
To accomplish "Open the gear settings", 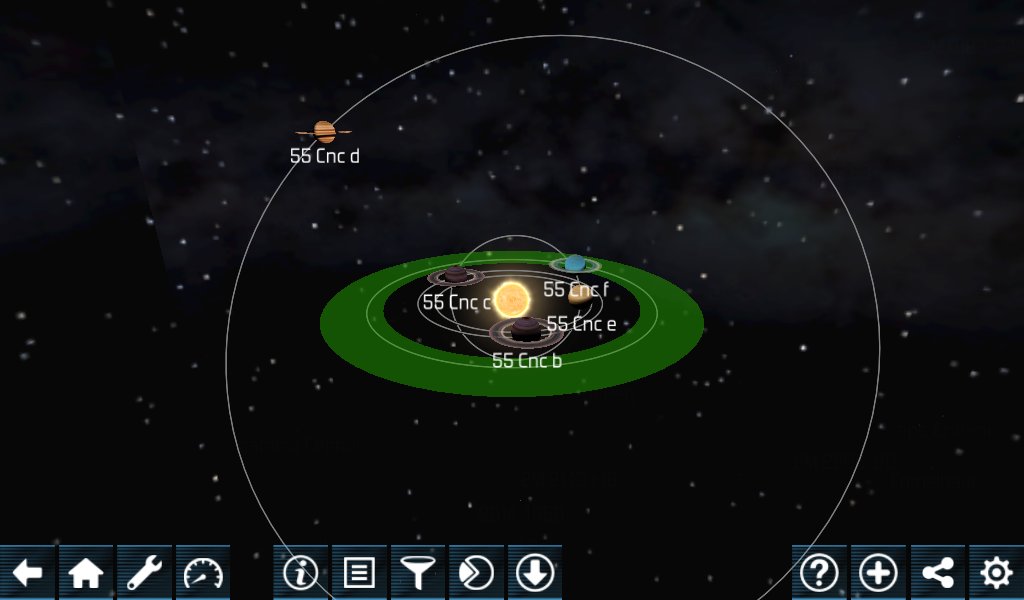I will [x=995, y=573].
